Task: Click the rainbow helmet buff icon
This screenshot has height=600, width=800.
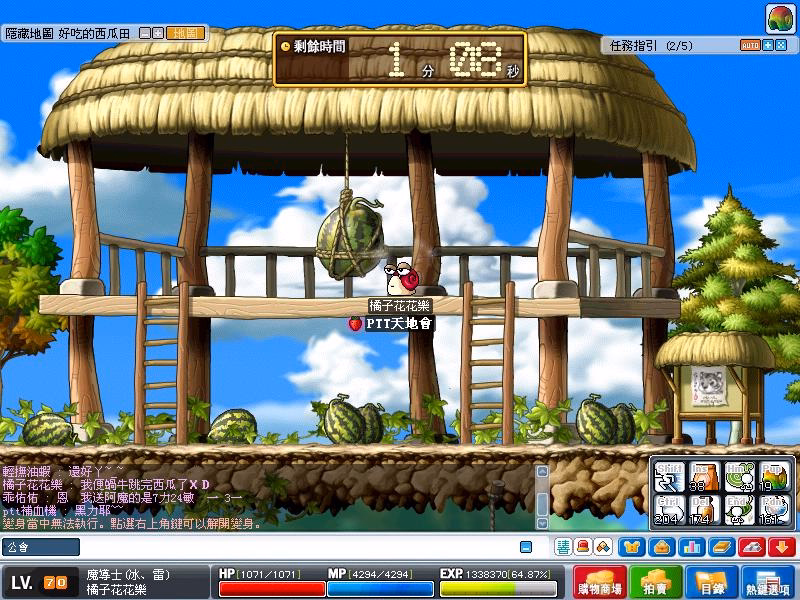Action: pyautogui.click(x=781, y=19)
